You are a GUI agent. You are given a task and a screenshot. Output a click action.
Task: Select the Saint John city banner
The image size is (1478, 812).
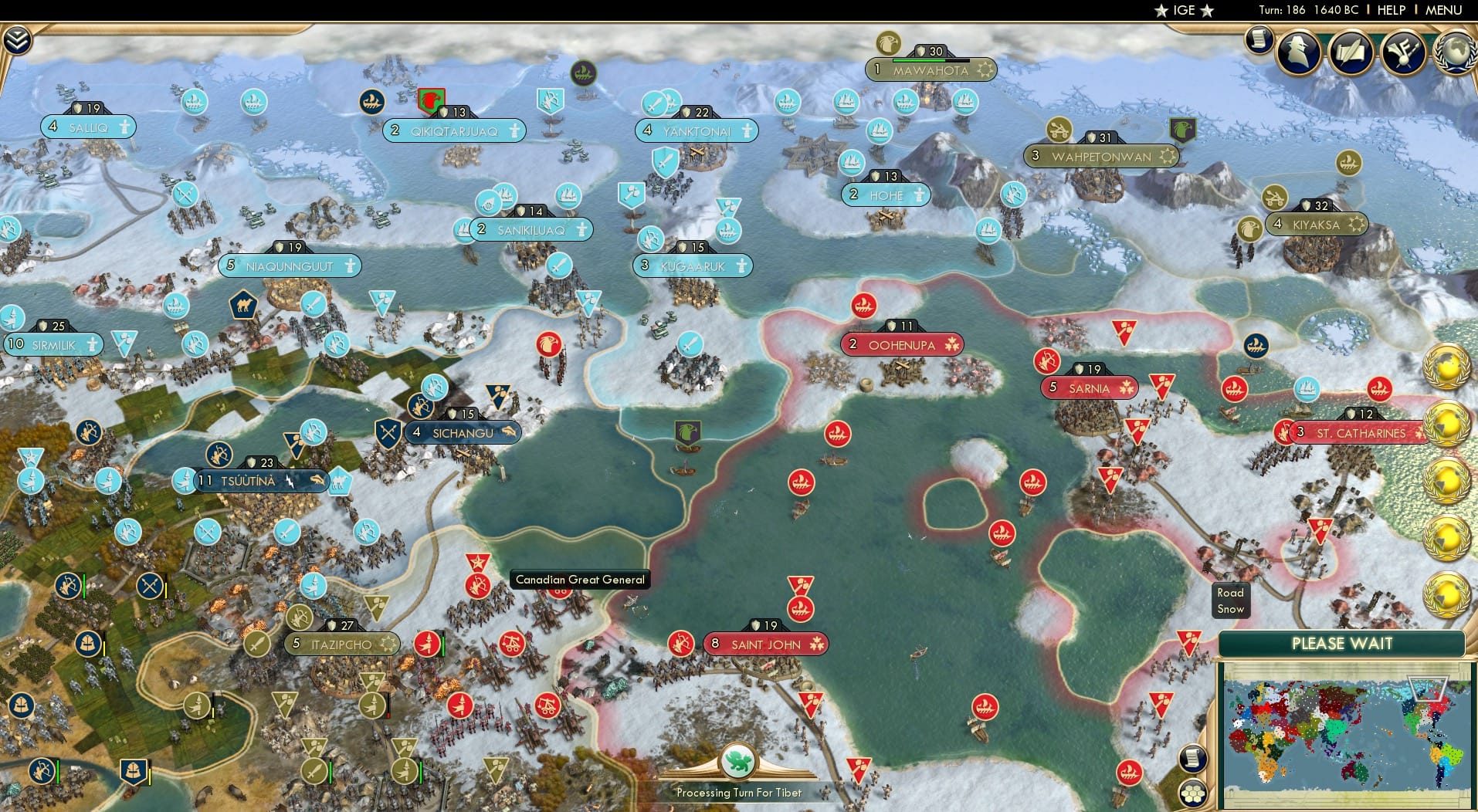click(765, 643)
